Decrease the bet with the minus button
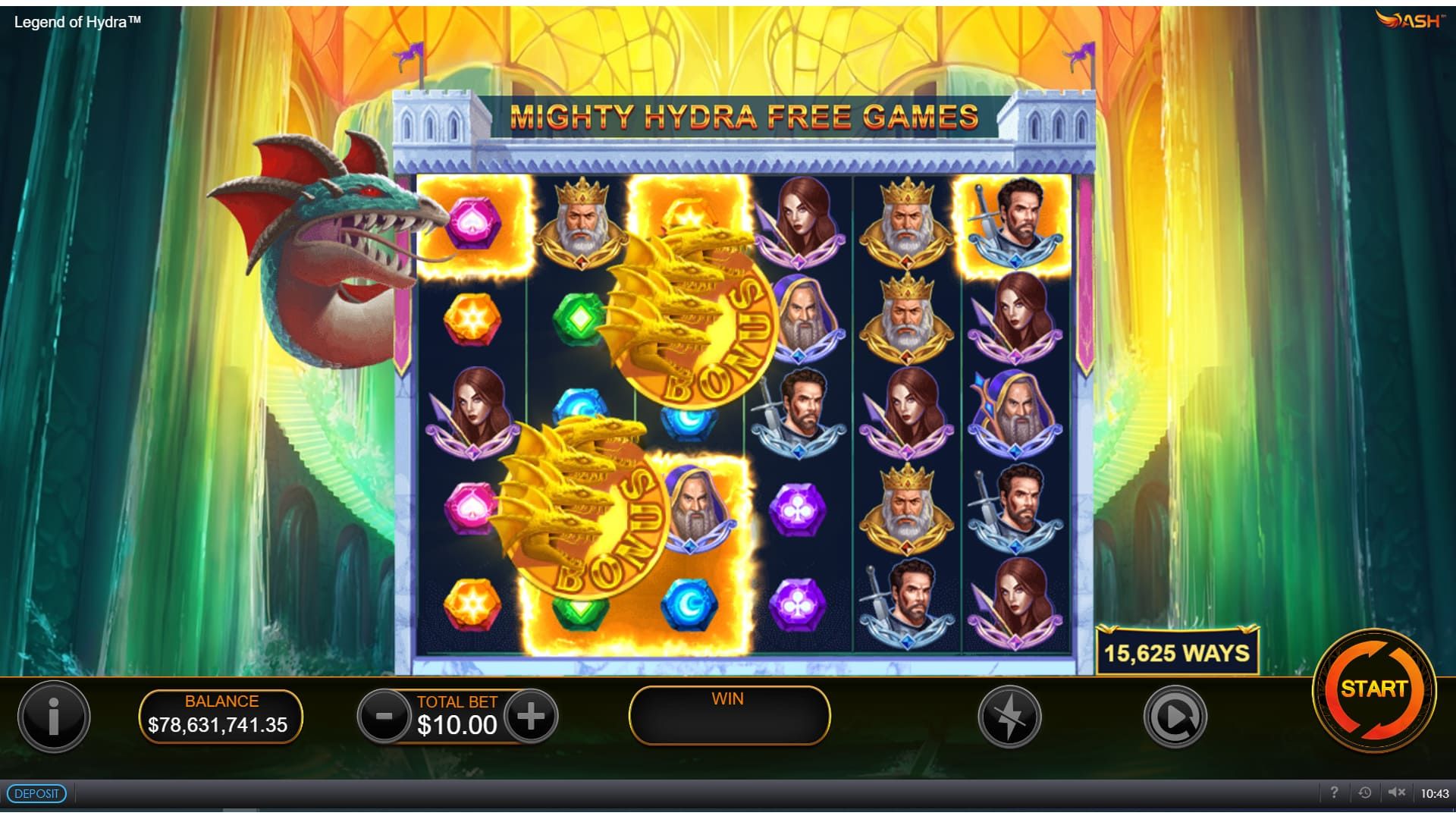The height and width of the screenshot is (819, 1456). (384, 713)
